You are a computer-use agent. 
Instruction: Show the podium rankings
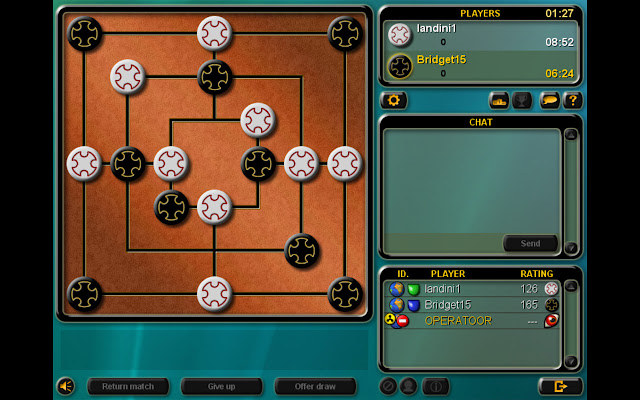click(499, 100)
